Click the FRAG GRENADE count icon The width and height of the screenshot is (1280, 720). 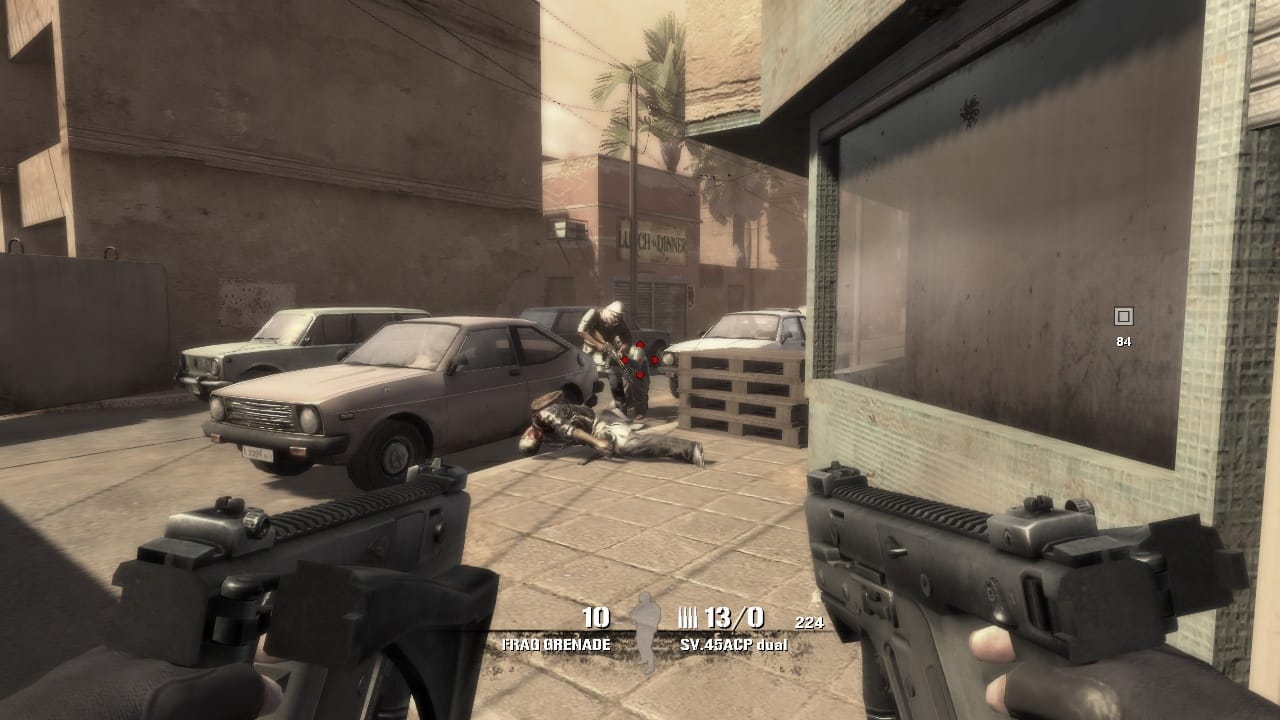tap(597, 617)
